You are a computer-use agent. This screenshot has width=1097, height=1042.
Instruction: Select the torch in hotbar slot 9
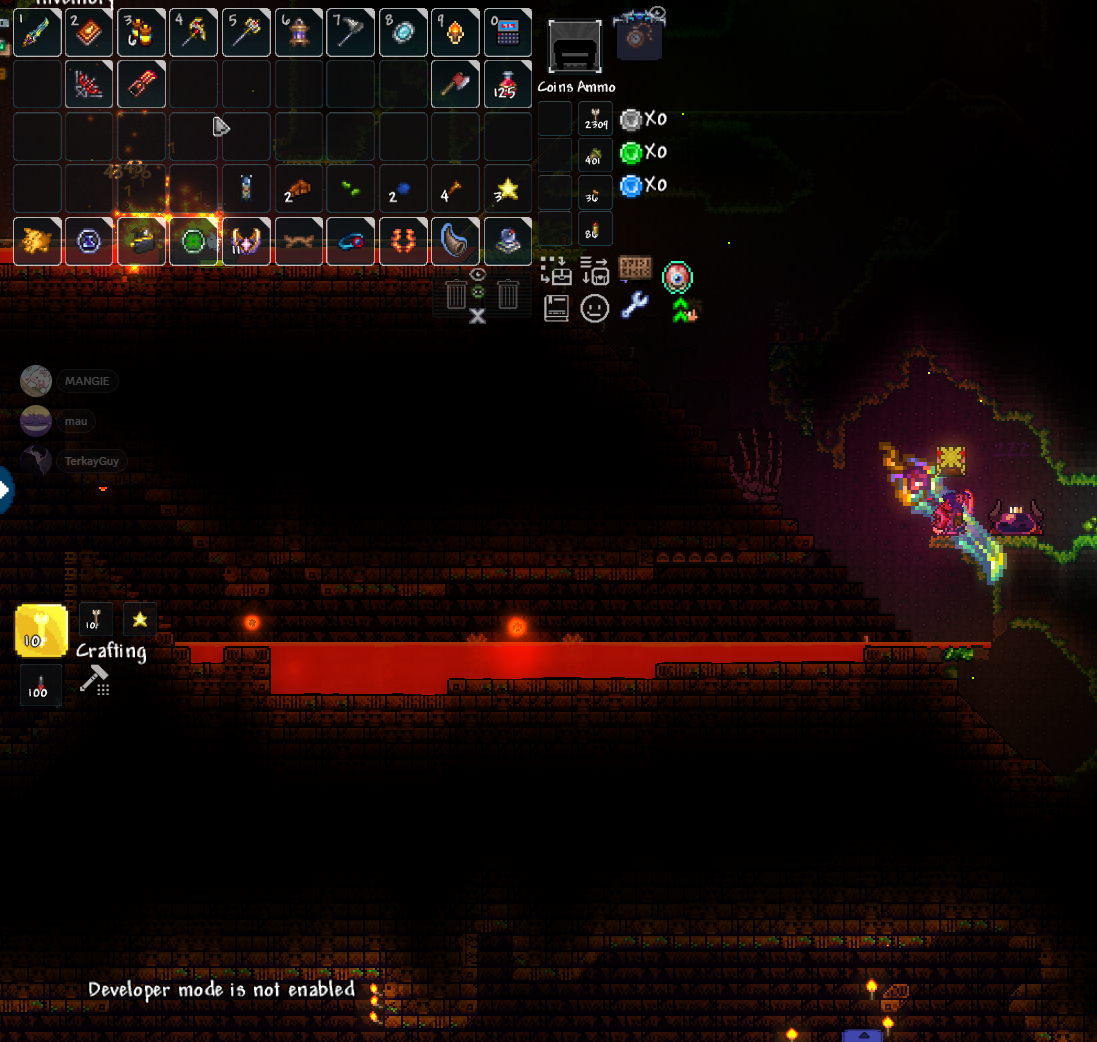[455, 33]
